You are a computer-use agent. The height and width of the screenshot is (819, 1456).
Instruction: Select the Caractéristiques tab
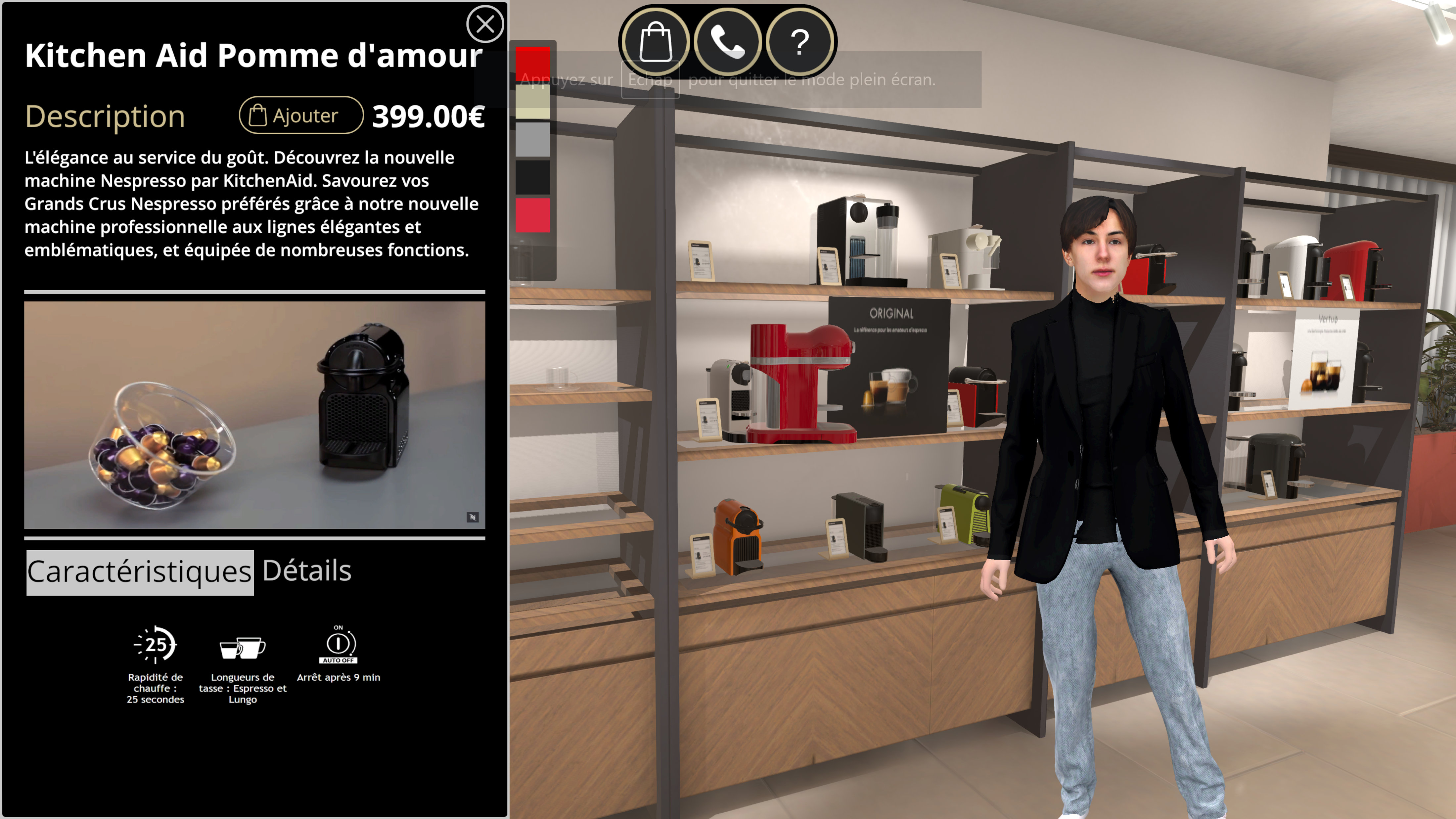click(140, 572)
